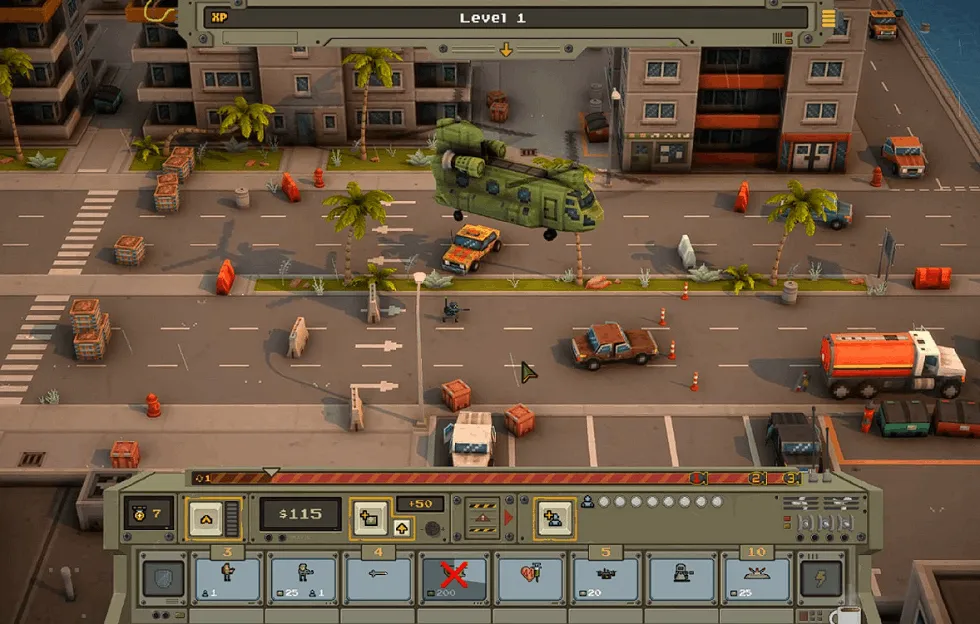The image size is (980, 624).
Task: Expand the top panel with the down arrow
Action: click(x=506, y=49)
